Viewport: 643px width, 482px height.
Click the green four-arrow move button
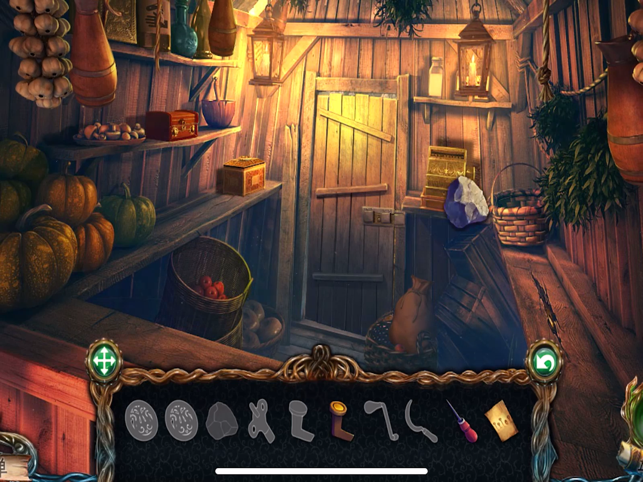(x=104, y=361)
